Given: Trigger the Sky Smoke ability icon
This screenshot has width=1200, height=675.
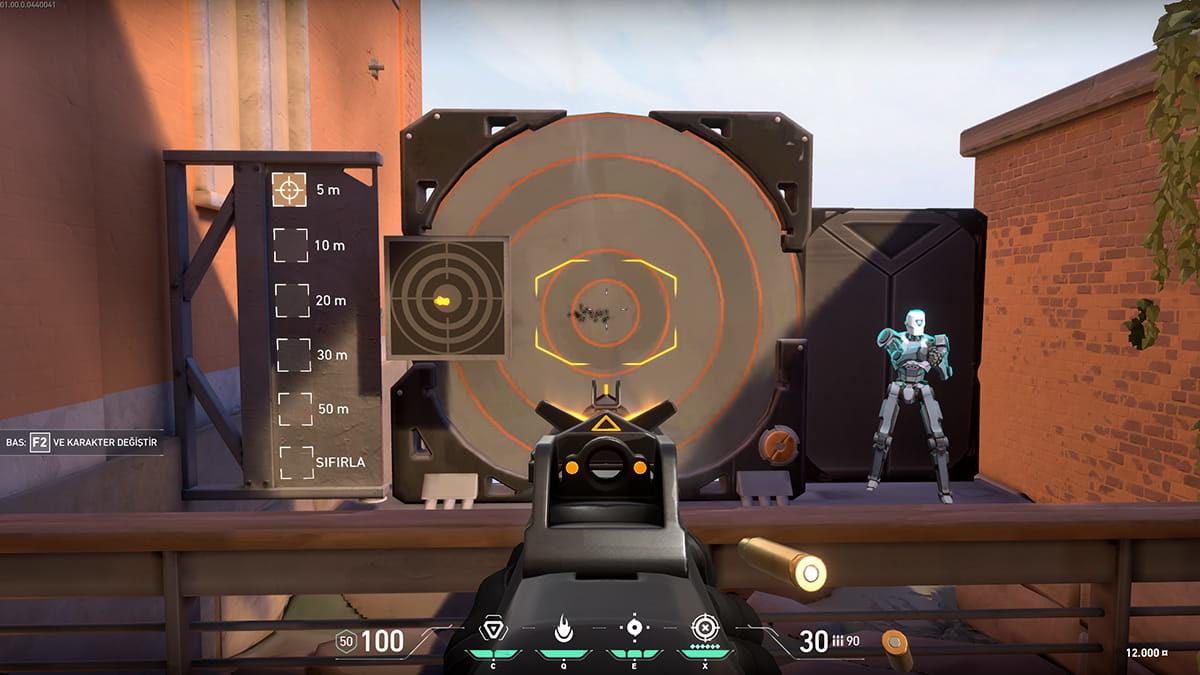Looking at the screenshot, I should click(x=633, y=628).
